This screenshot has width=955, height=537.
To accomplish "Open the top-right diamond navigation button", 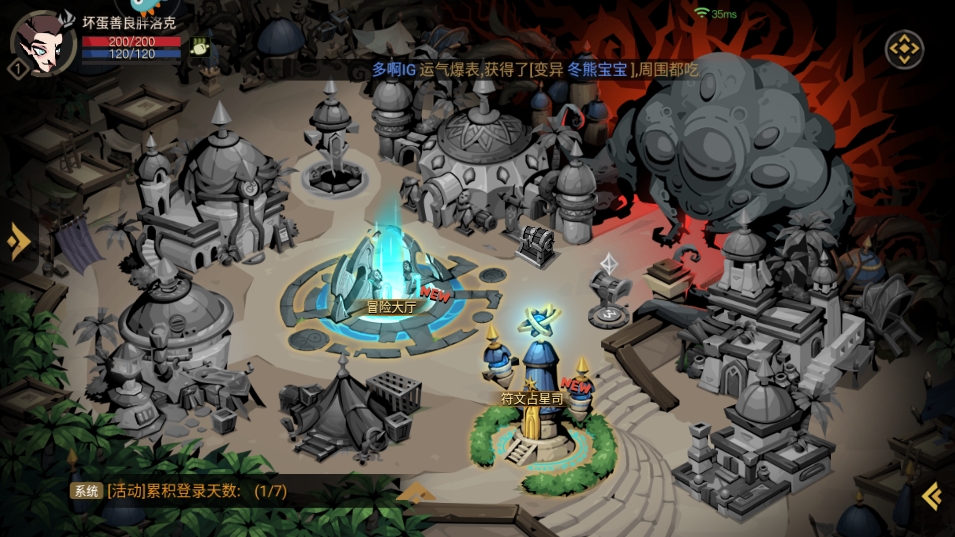I will (904, 49).
